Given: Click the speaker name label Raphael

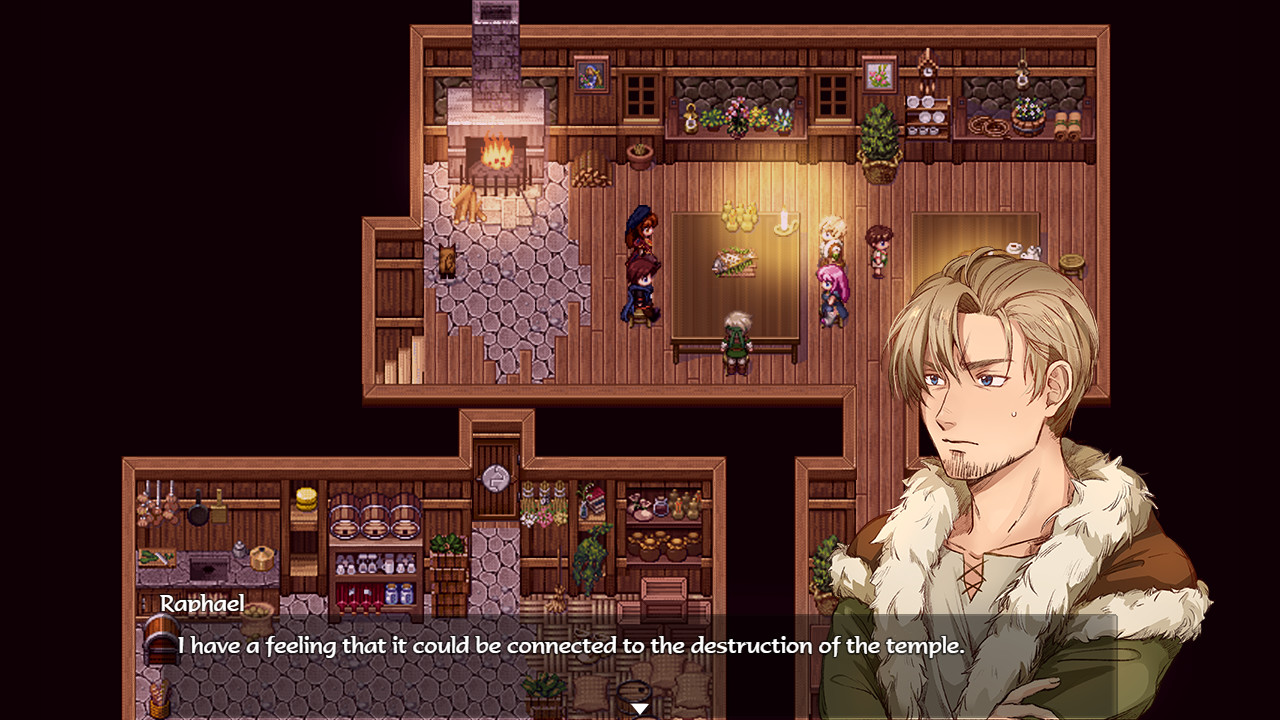Looking at the screenshot, I should [x=200, y=604].
